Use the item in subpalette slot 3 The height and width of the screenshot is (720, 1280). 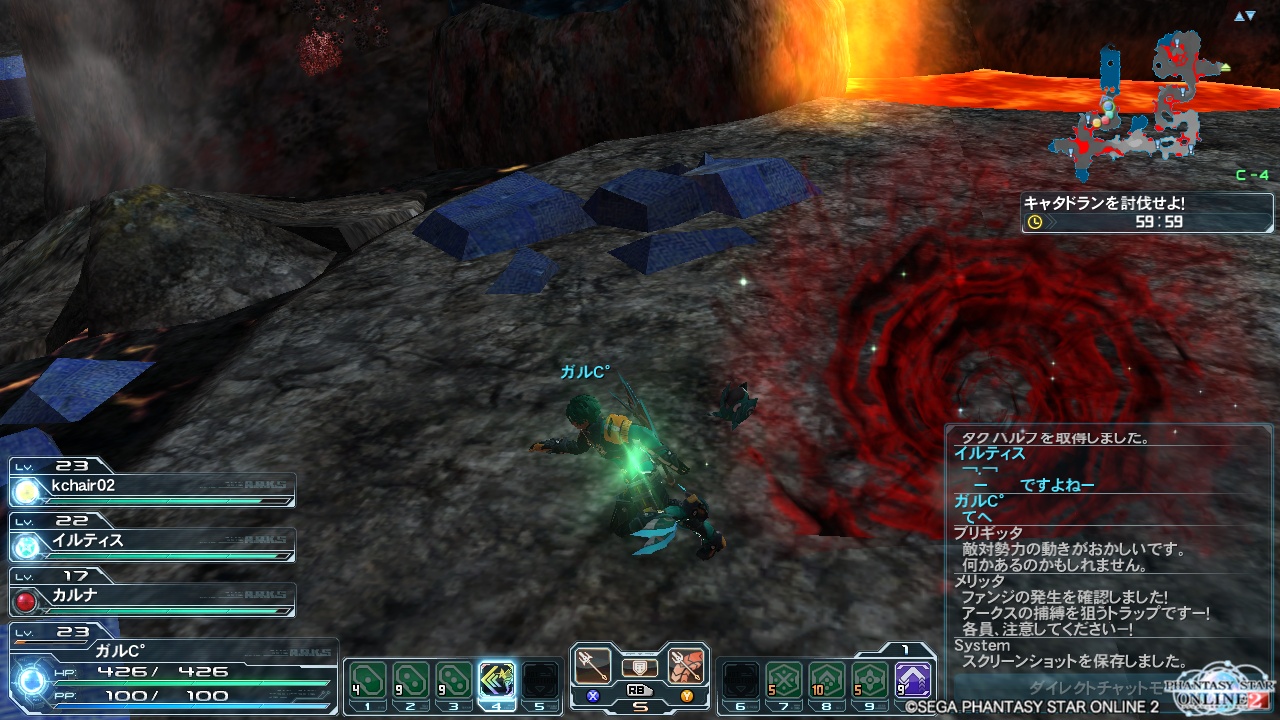coord(454,682)
